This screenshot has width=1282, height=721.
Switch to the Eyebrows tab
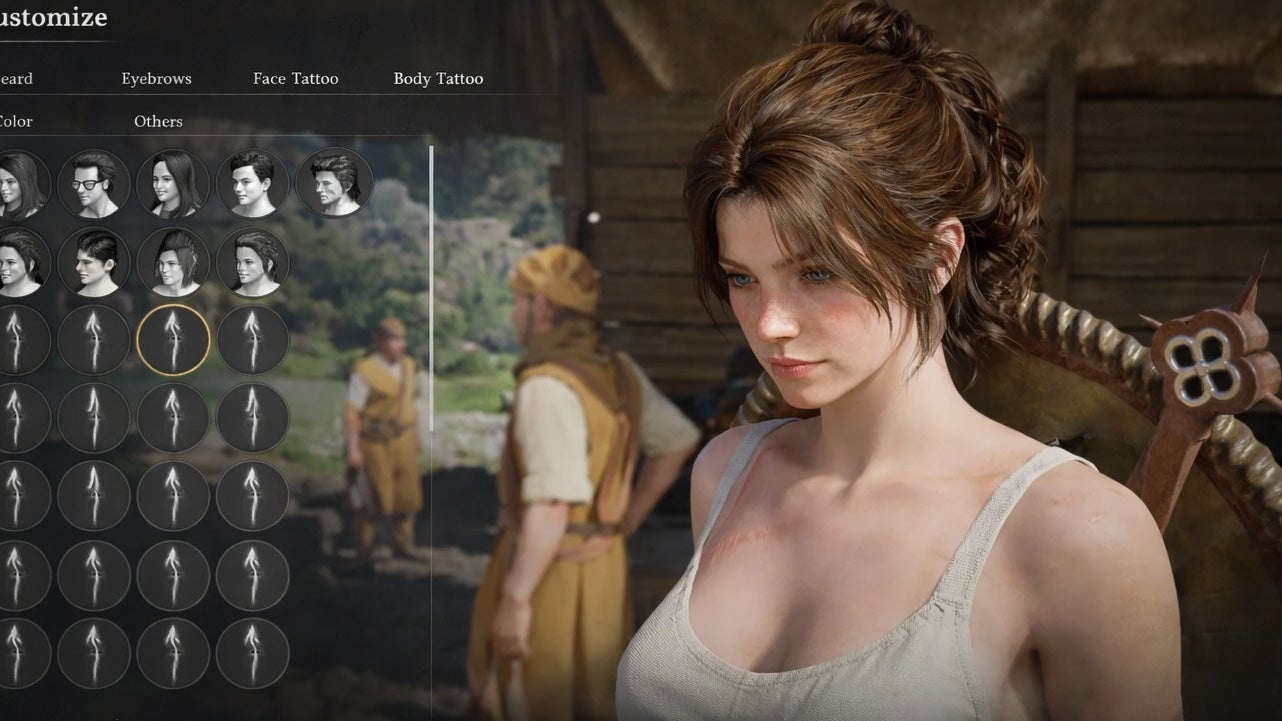pyautogui.click(x=156, y=79)
